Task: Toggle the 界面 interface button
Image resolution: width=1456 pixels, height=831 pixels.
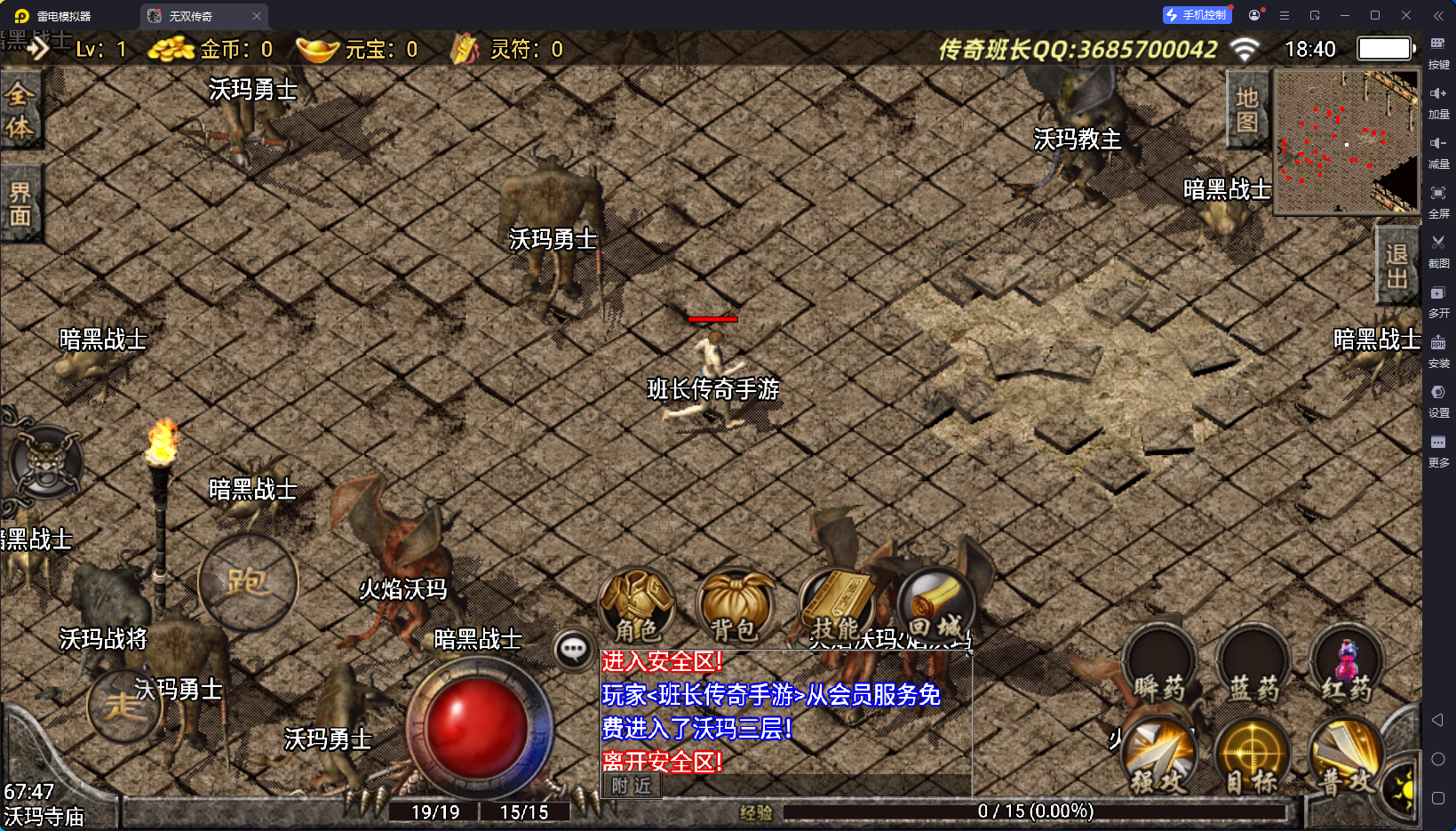Action: (20, 204)
